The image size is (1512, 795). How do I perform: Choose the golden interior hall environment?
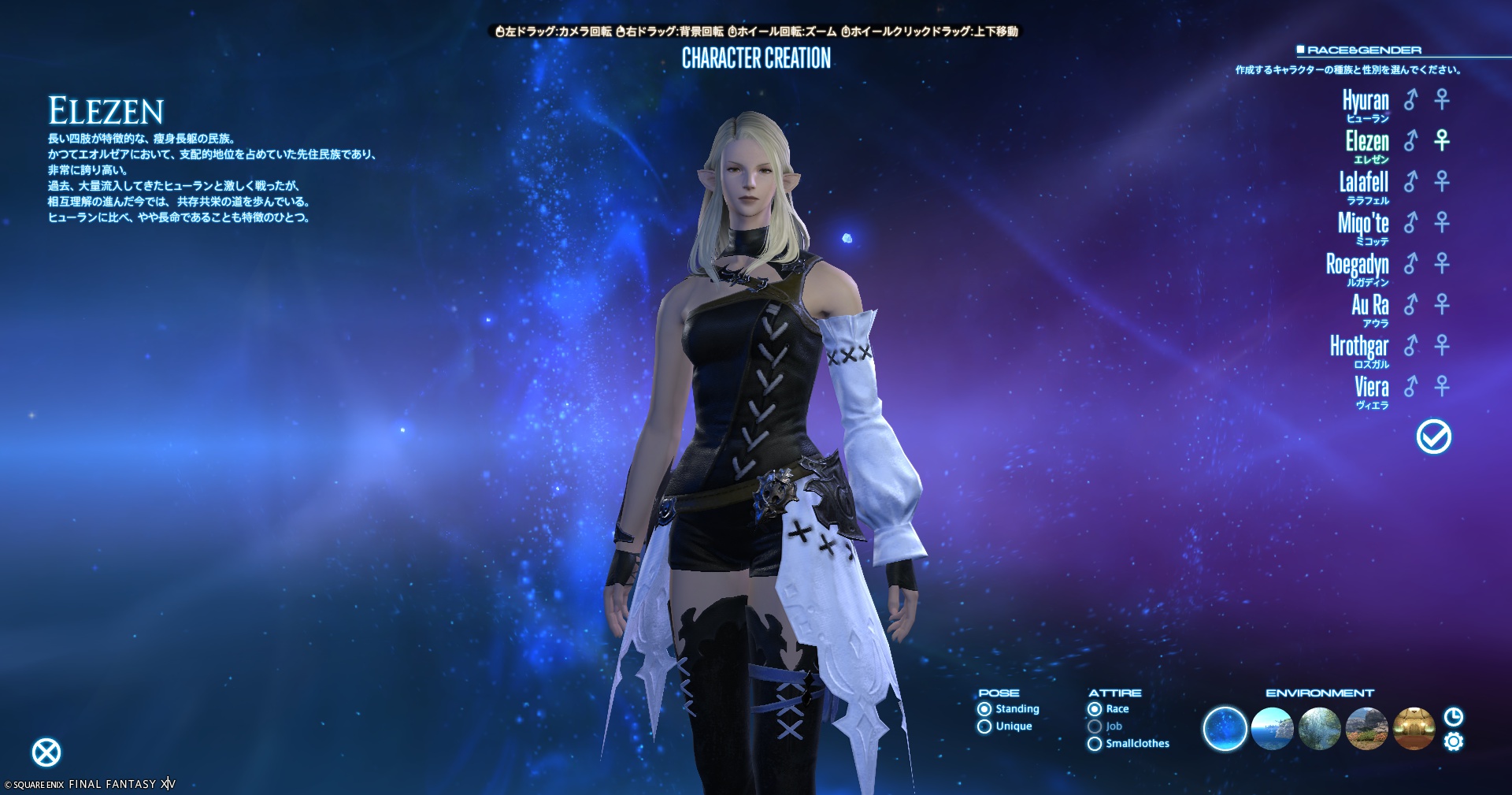pyautogui.click(x=1414, y=729)
